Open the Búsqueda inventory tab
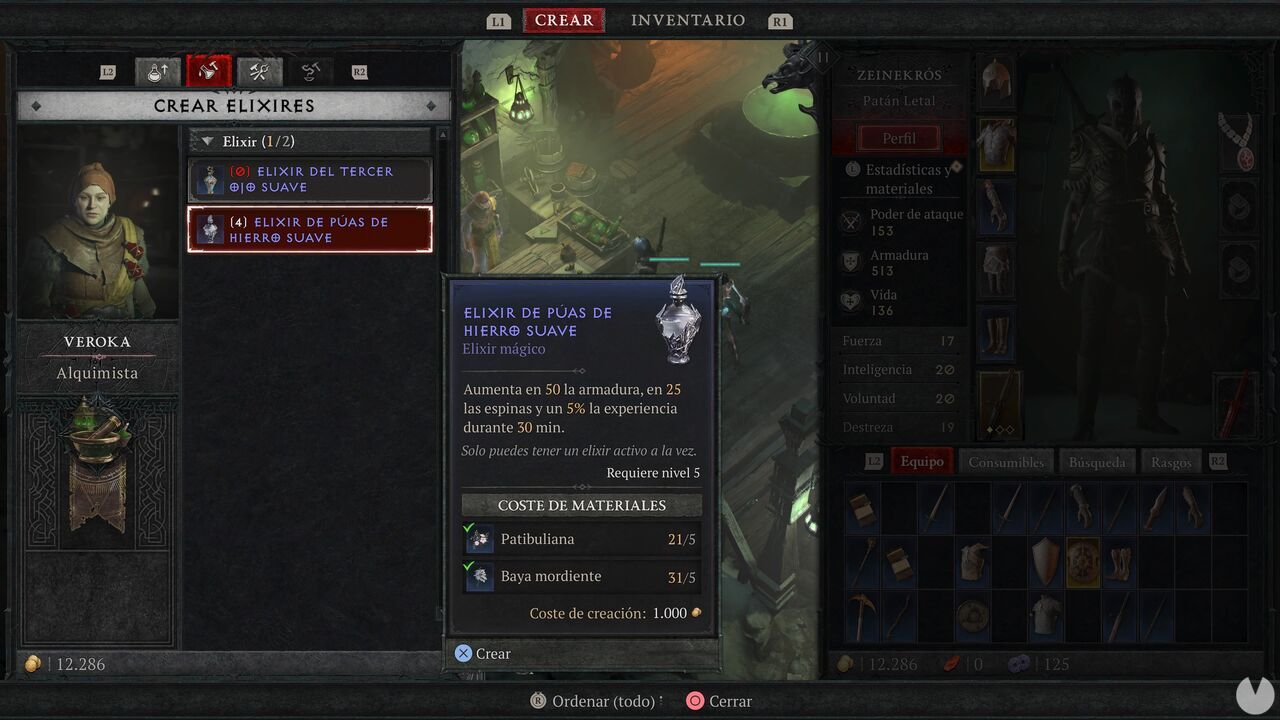Screen dimensions: 1280x720 pos(1097,461)
